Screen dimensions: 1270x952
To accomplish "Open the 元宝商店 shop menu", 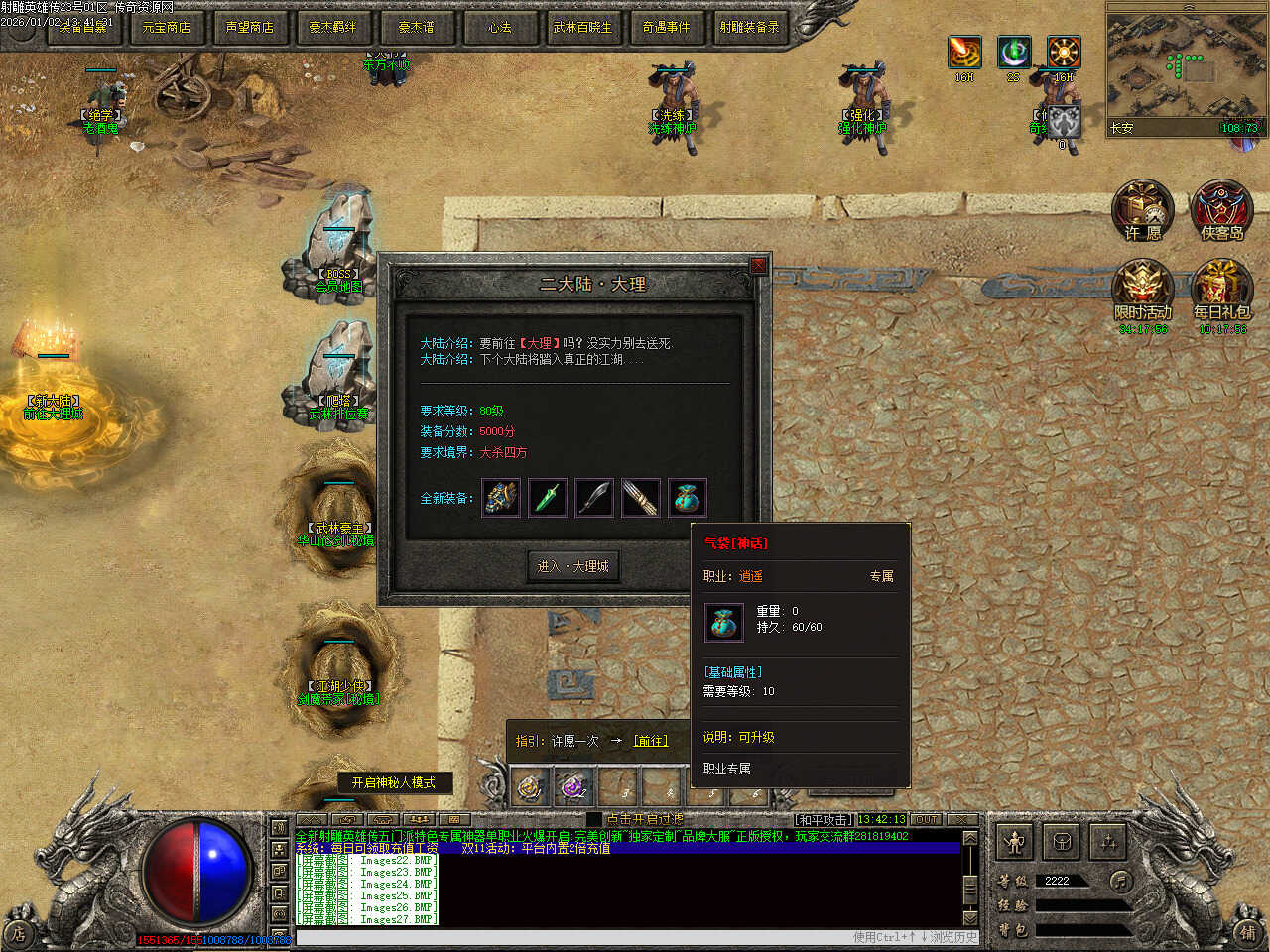I will click(x=167, y=27).
